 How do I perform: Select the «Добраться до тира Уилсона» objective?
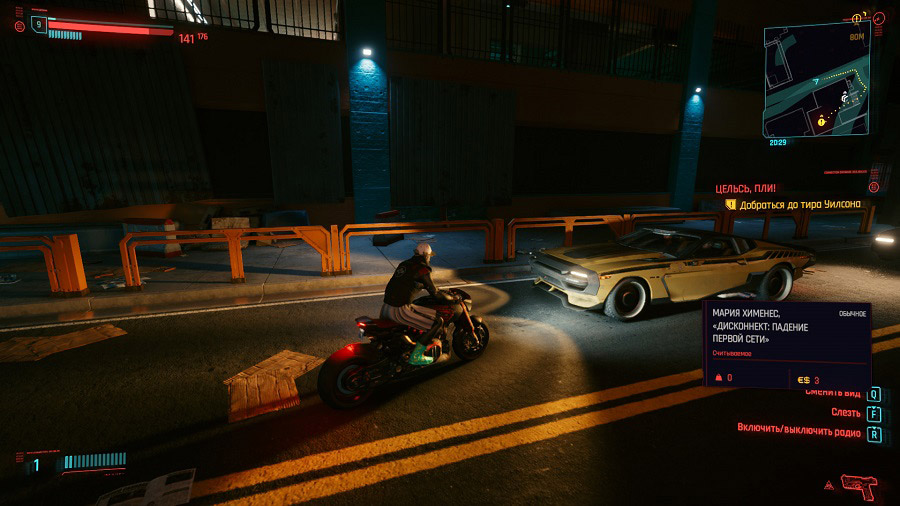click(798, 204)
